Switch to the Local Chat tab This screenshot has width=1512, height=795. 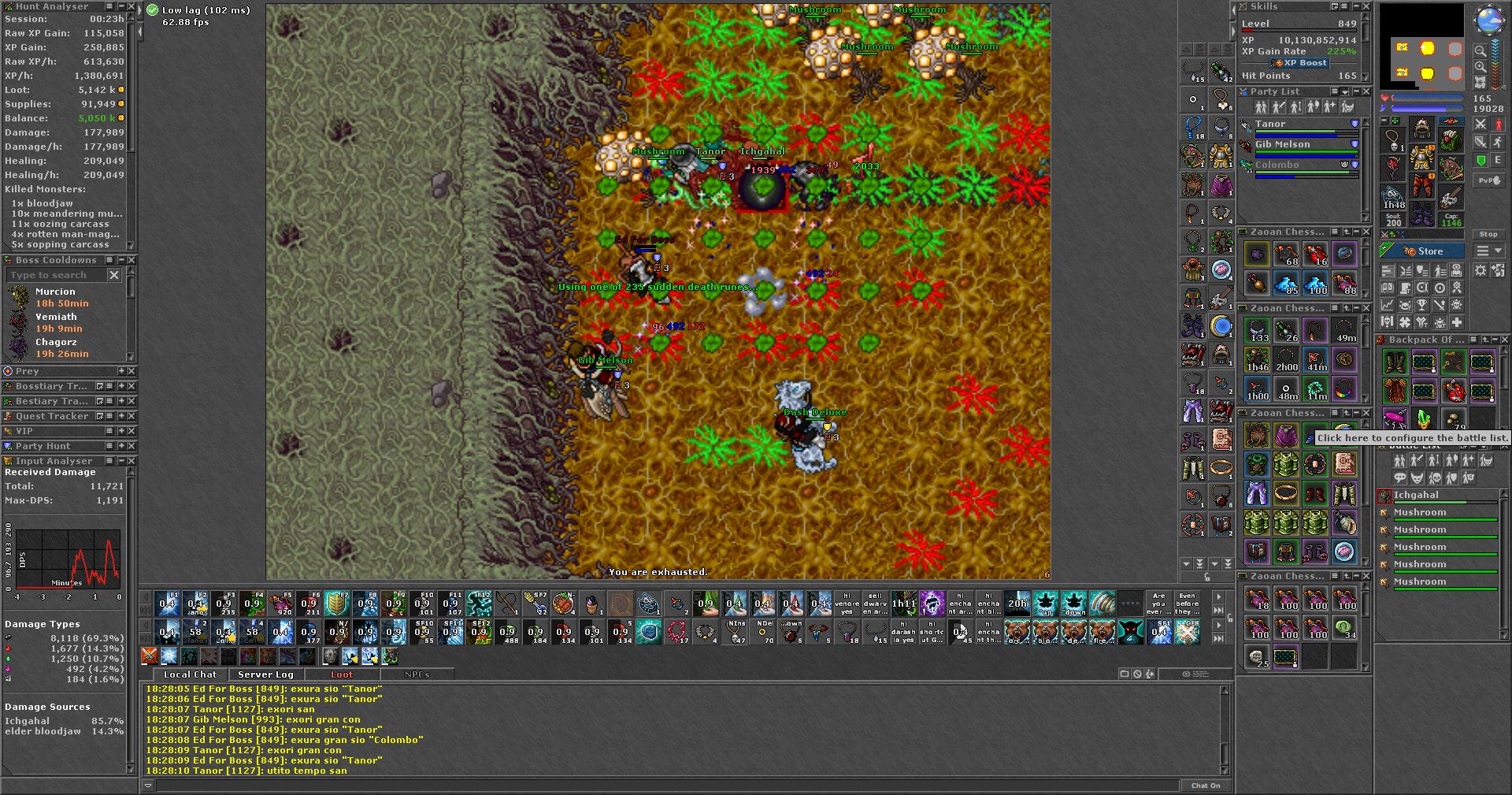click(190, 674)
